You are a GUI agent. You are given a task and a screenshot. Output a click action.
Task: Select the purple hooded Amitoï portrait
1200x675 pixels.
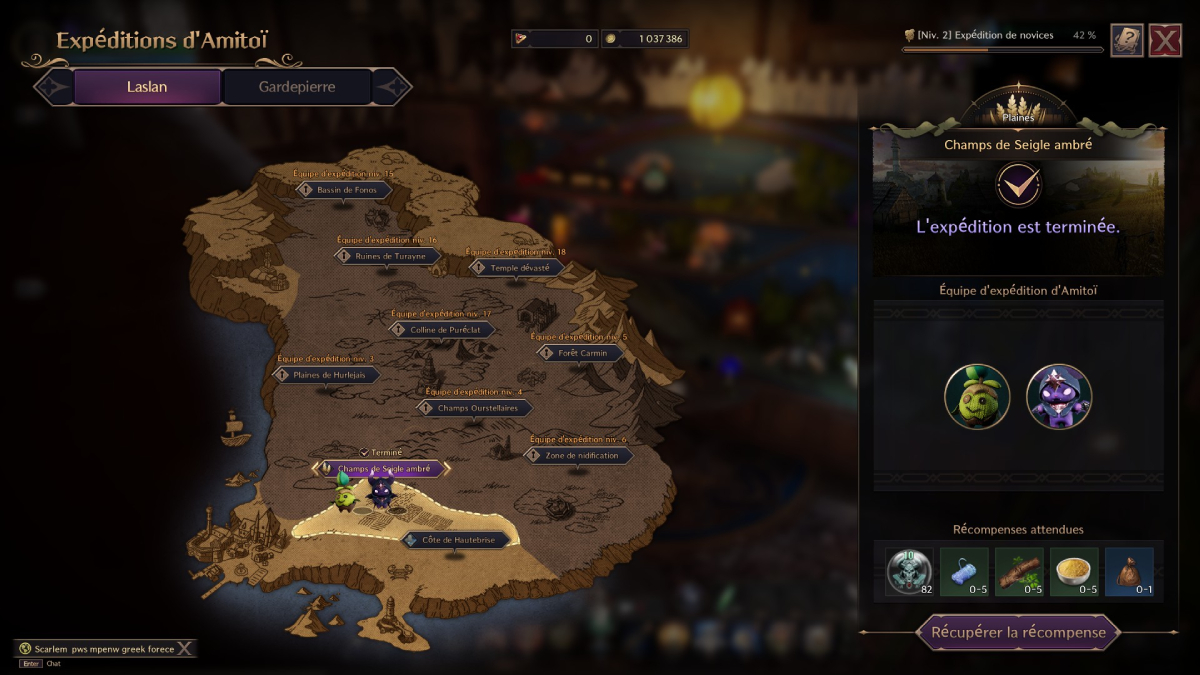point(1059,396)
